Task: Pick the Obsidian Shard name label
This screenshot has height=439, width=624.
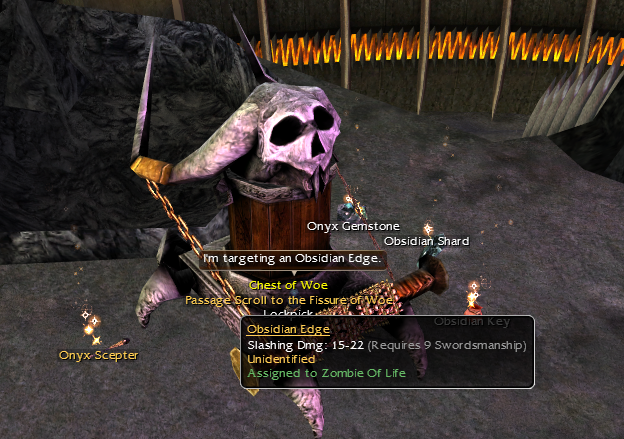Action: [x=426, y=241]
